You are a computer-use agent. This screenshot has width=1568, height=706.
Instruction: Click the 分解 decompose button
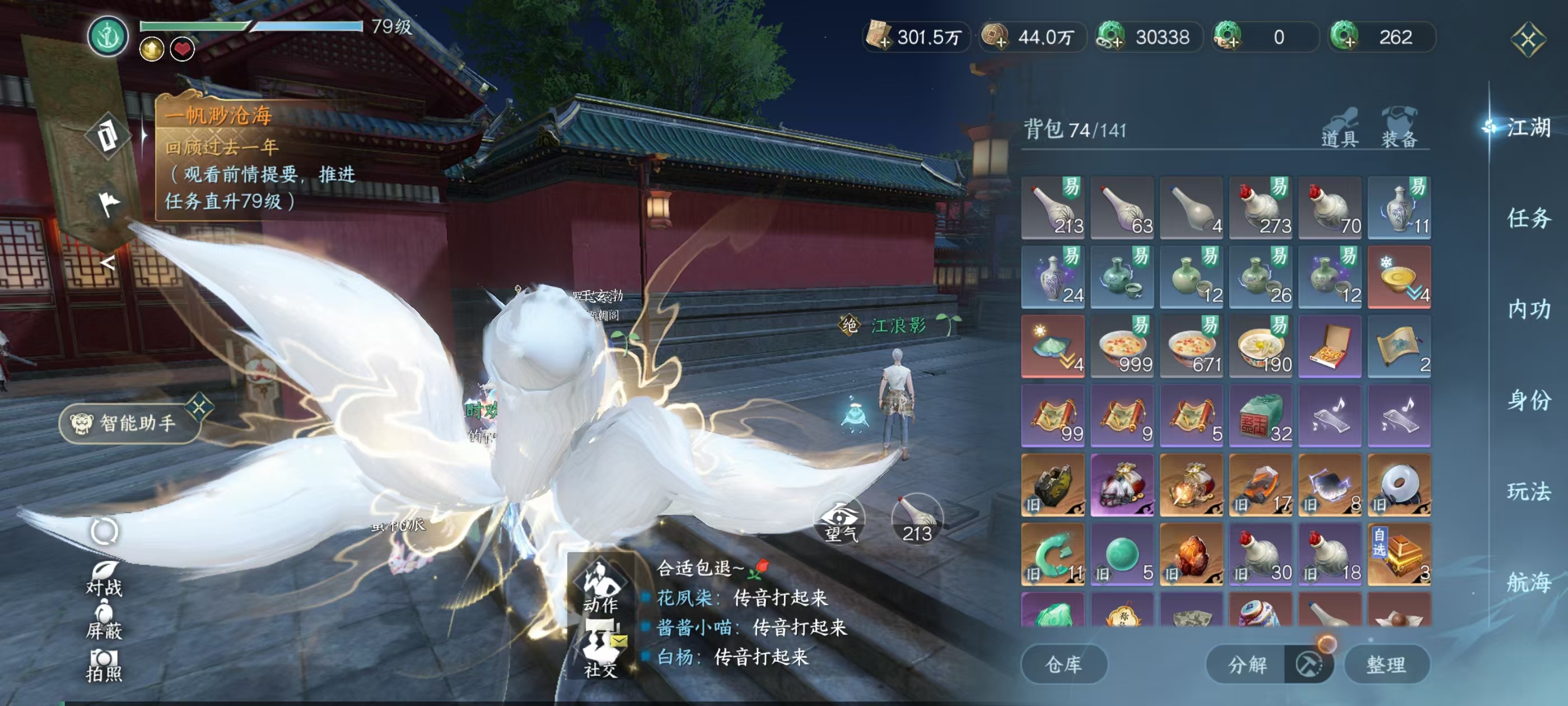[1247, 664]
